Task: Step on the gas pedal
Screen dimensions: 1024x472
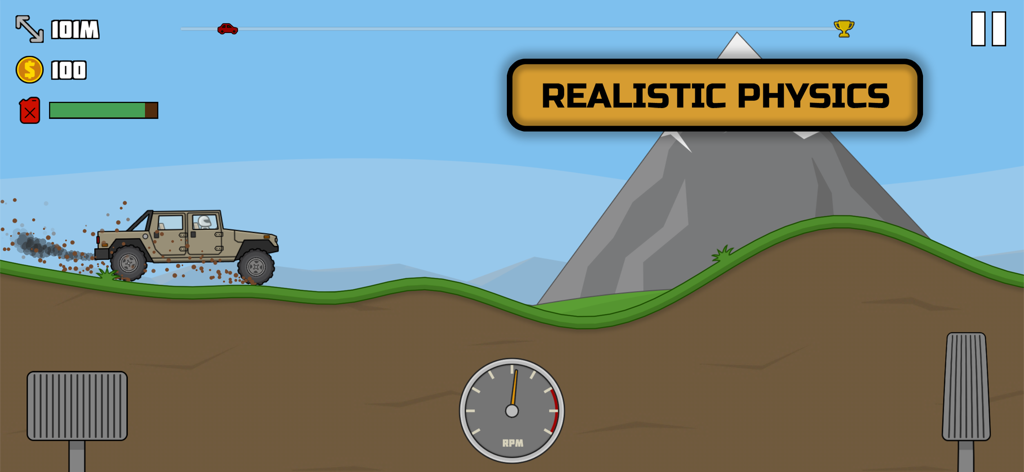Action: click(x=965, y=387)
